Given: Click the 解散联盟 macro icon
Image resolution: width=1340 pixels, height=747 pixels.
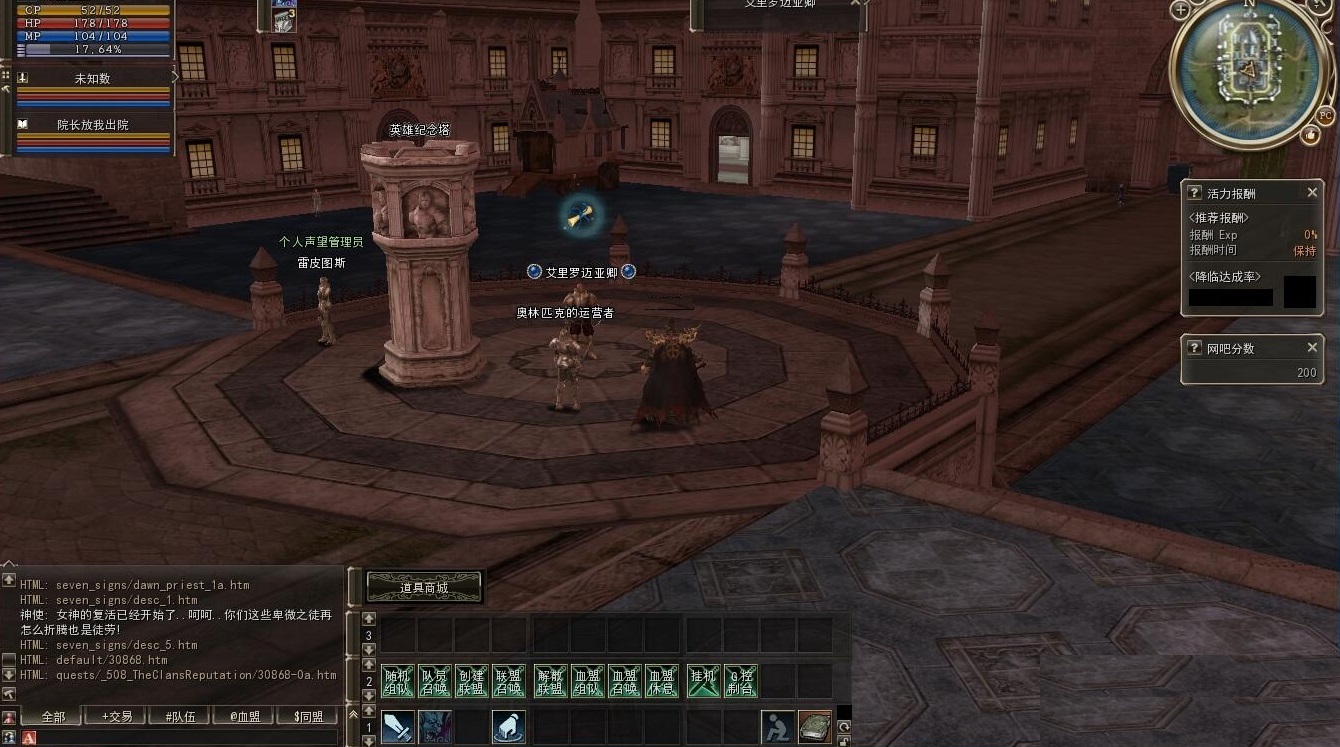Looking at the screenshot, I should (549, 681).
